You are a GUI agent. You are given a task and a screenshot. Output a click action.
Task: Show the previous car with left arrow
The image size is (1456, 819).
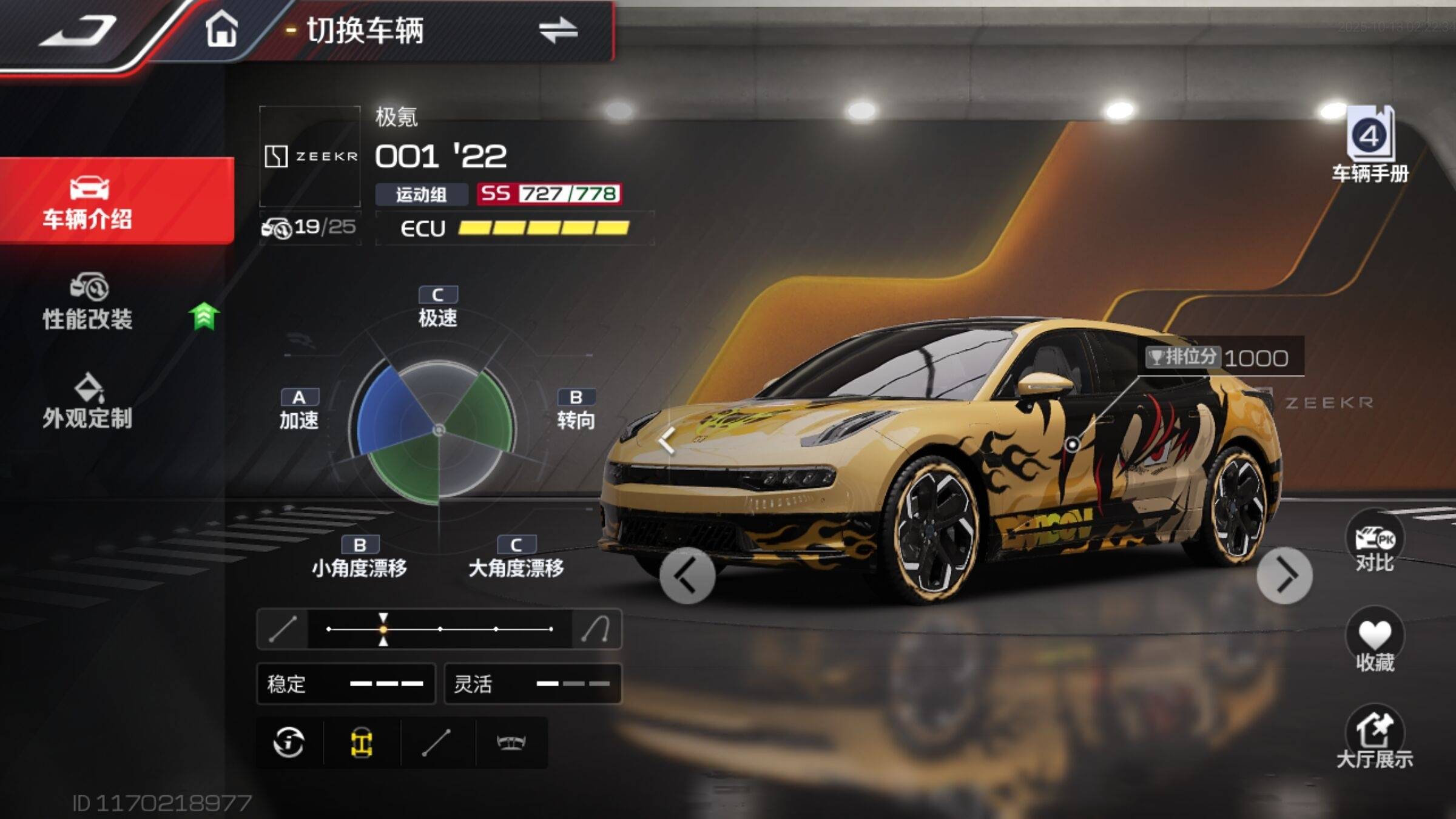687,575
